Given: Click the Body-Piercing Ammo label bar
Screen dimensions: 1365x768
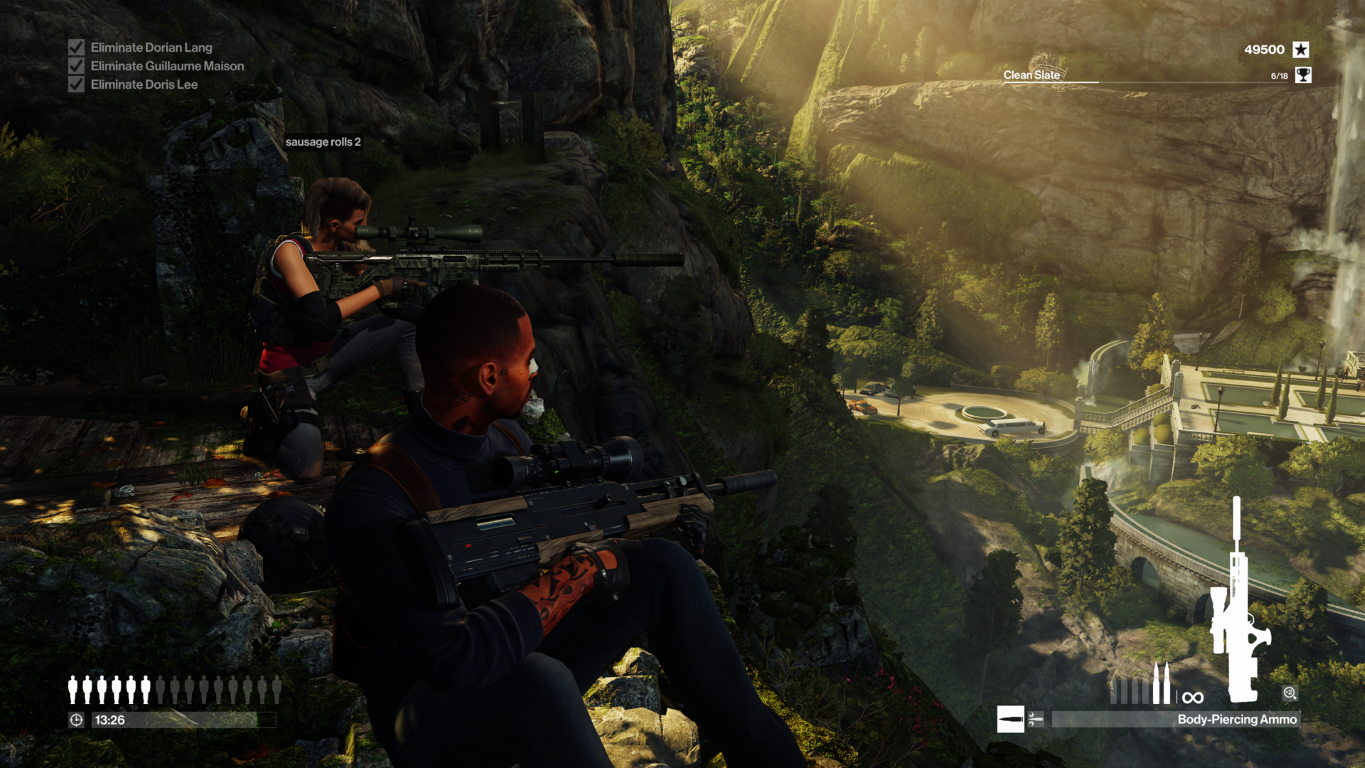Looking at the screenshot, I should point(1175,719).
